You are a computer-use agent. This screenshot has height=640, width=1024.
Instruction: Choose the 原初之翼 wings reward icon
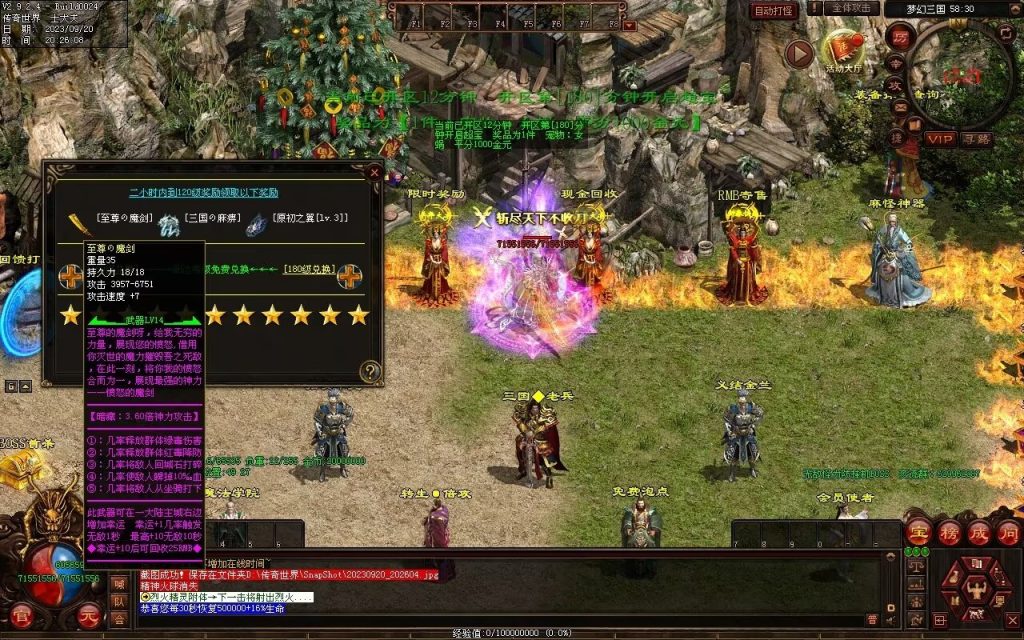coord(256,225)
